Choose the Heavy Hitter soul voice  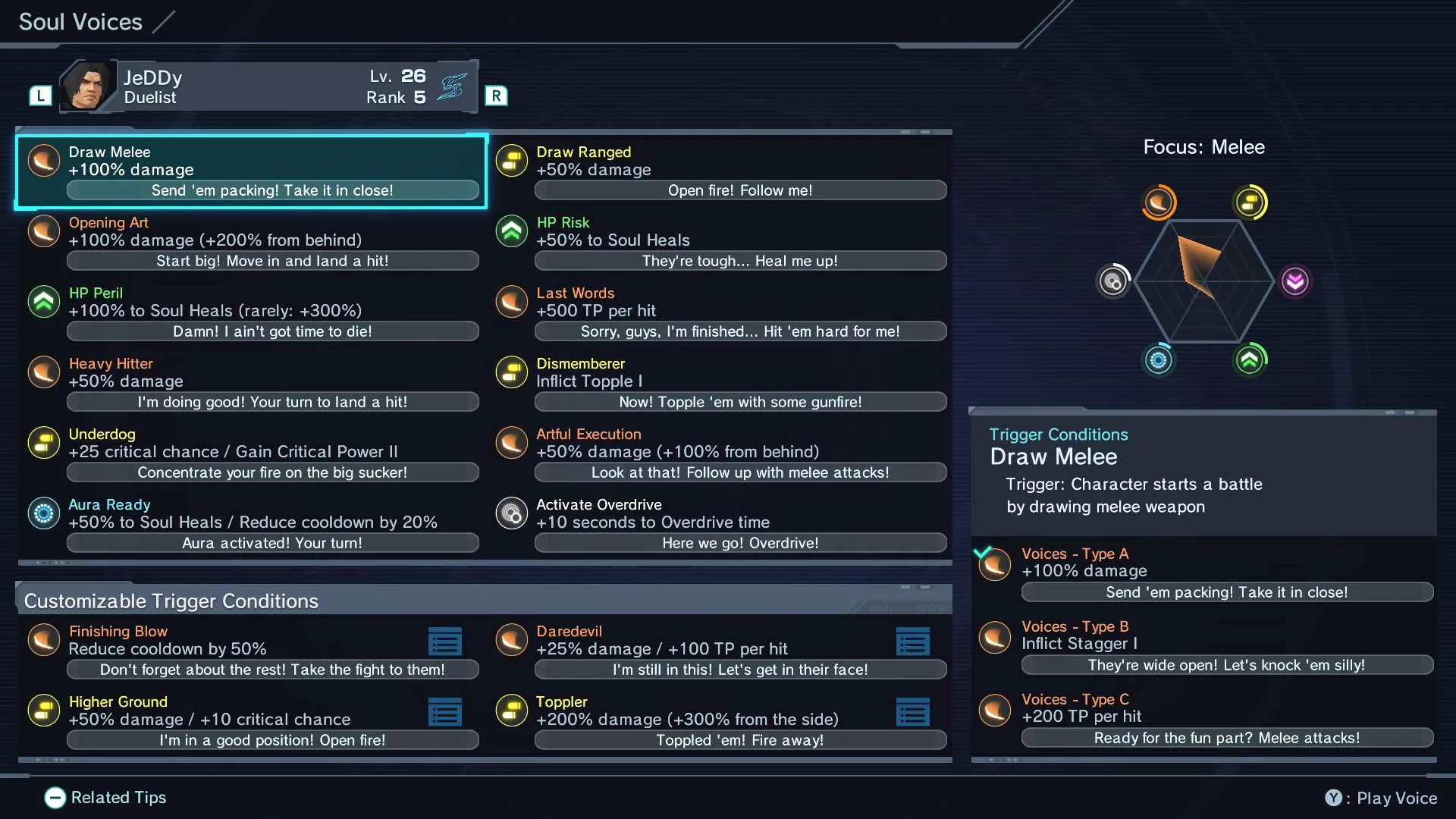[250, 382]
